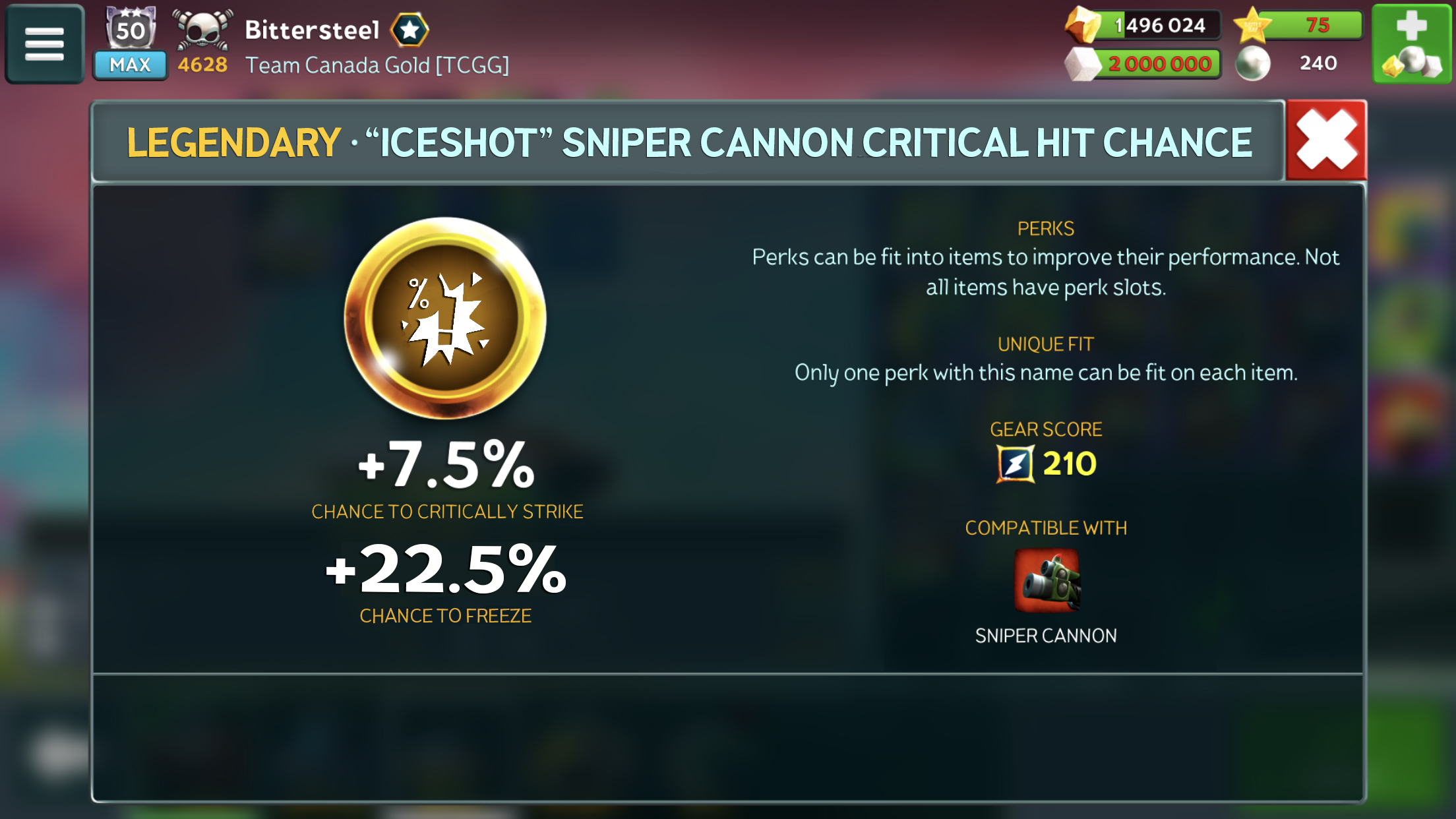Tap the green plus buy-currency button

click(1411, 44)
